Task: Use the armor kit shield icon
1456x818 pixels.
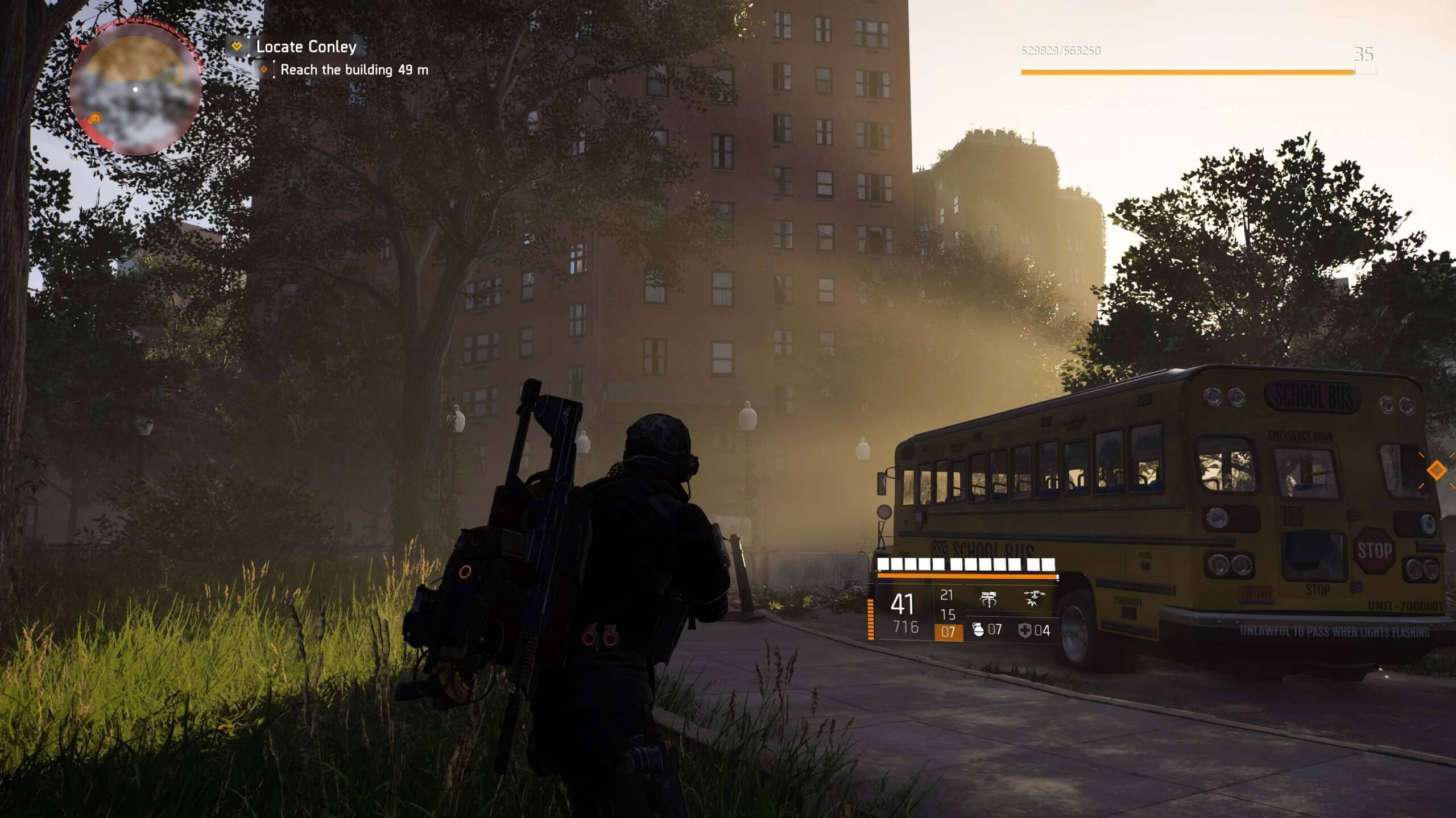Action: tap(1025, 630)
